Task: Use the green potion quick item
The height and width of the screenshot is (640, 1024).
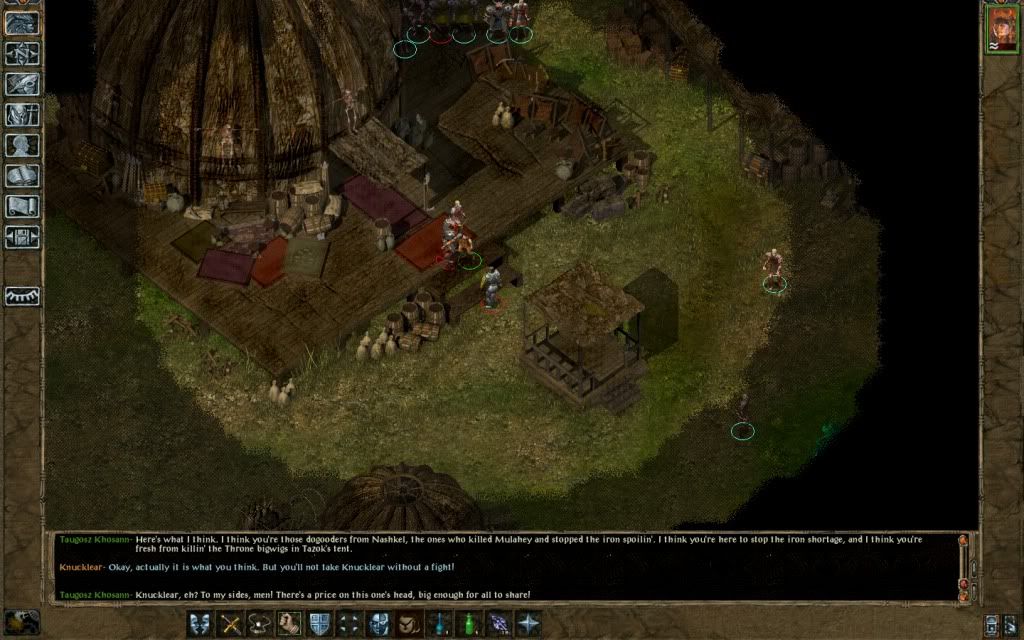Action: [468, 624]
